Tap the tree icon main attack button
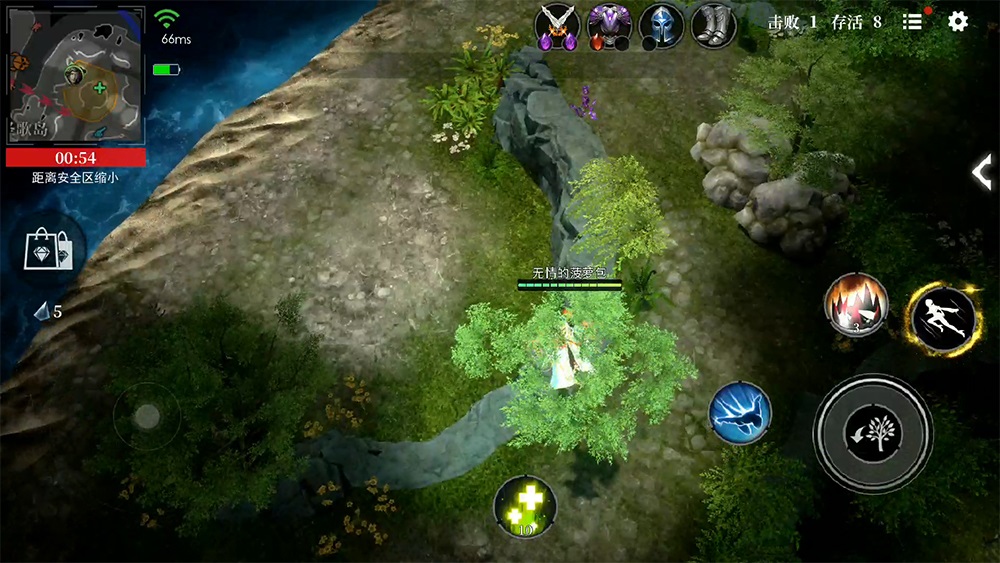Screen dimensions: 1000x563 (873, 433)
